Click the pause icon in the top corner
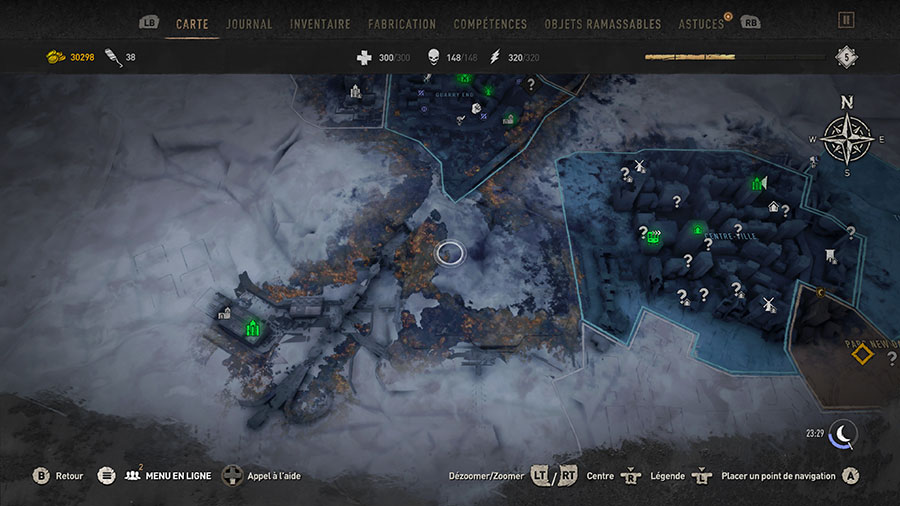 pos(846,20)
